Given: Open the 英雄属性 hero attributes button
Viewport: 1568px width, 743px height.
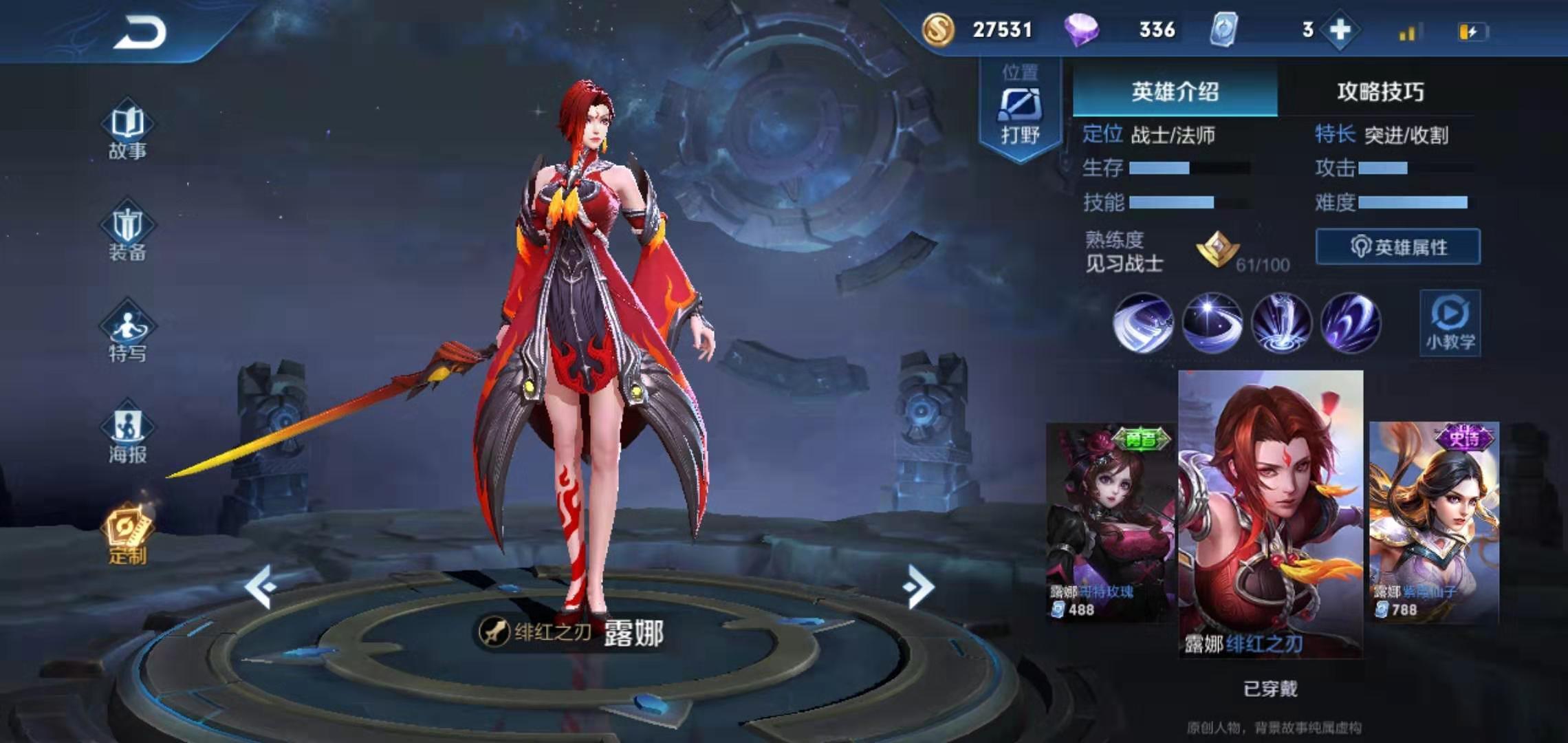Looking at the screenshot, I should [1397, 247].
